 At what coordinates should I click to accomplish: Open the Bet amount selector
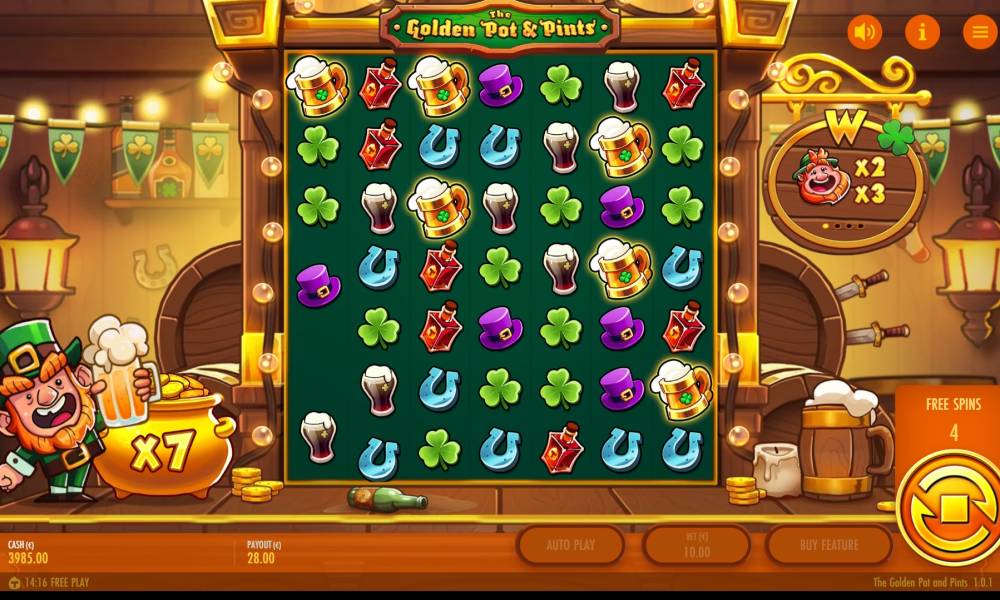pyautogui.click(x=696, y=545)
